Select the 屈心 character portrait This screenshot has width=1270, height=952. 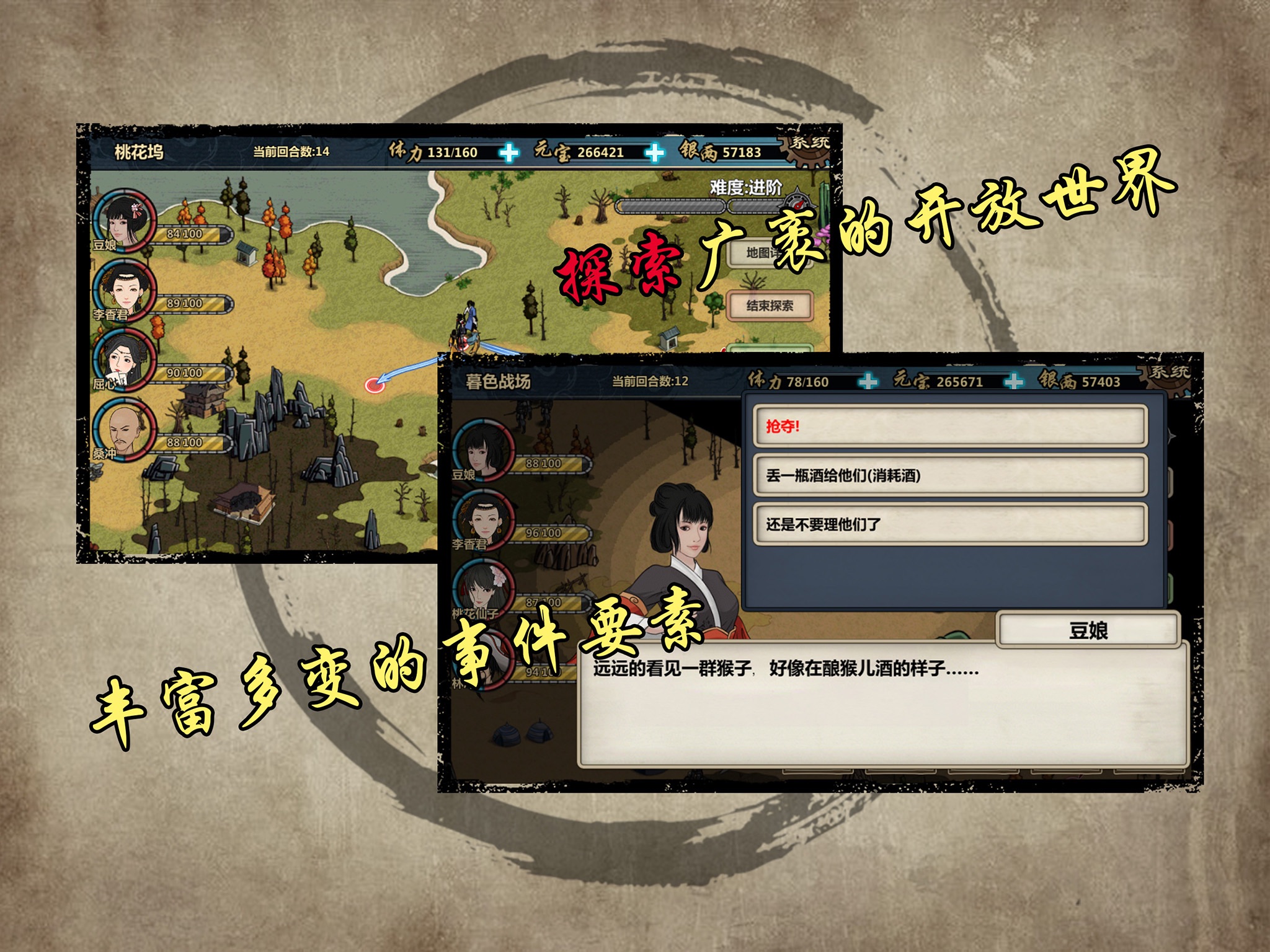124,359
